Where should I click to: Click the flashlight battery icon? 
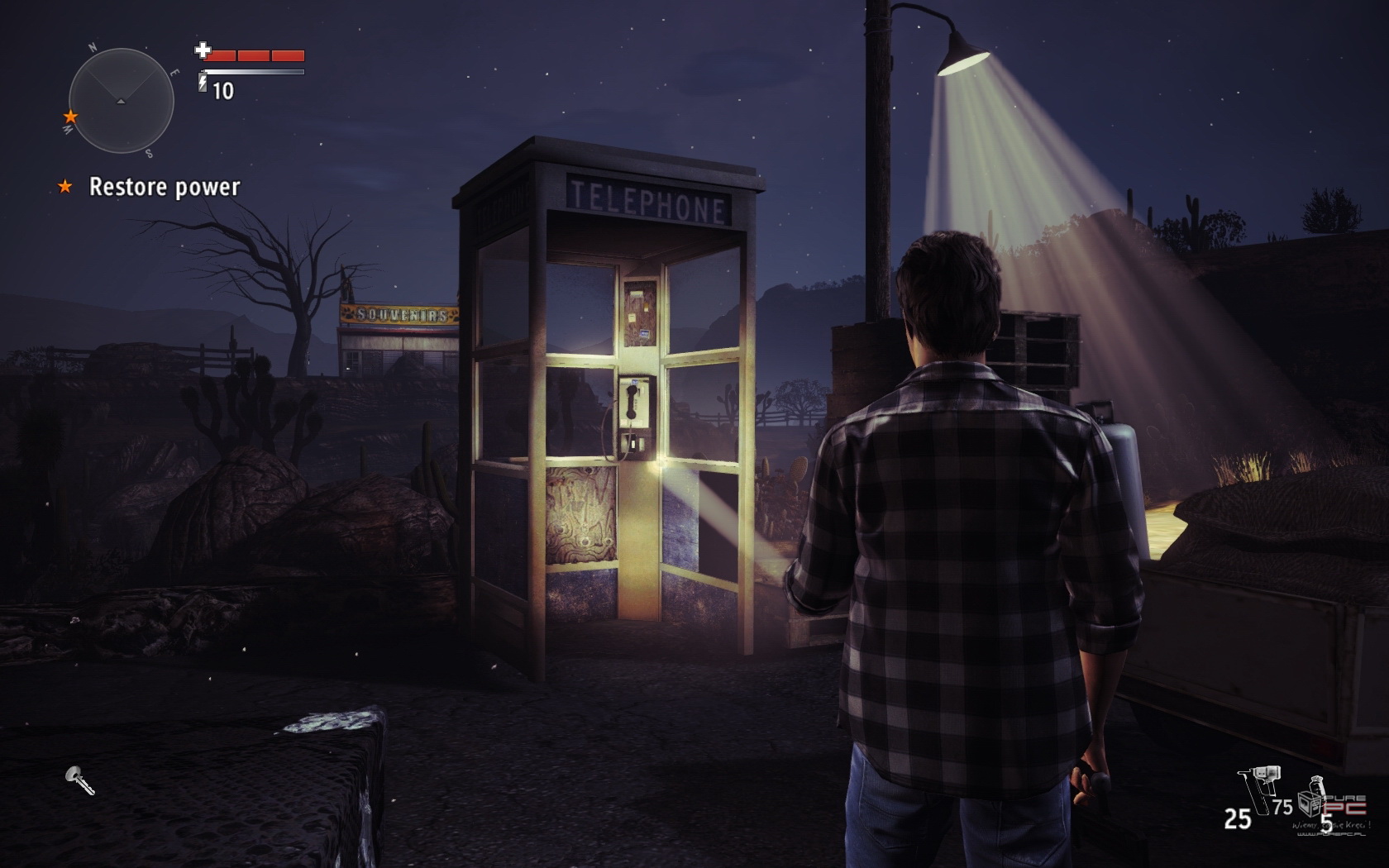[203, 83]
